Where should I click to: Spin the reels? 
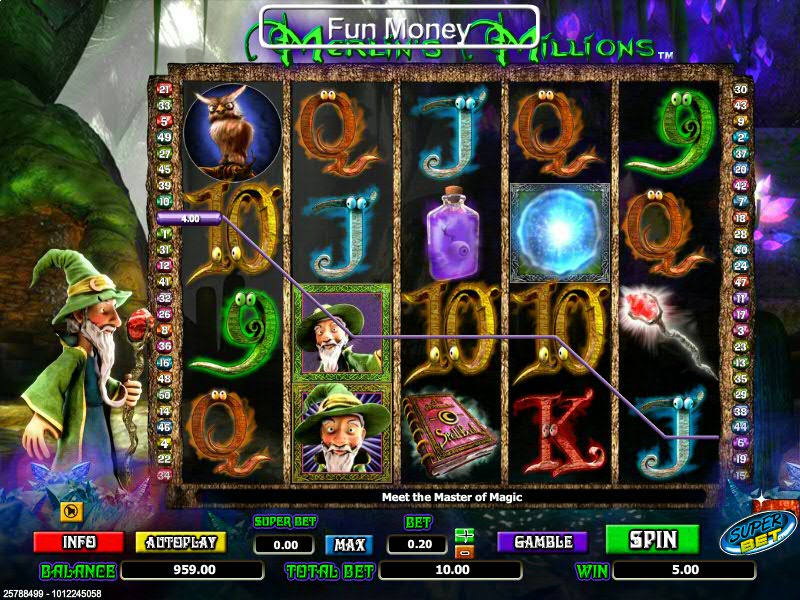pyautogui.click(x=652, y=540)
